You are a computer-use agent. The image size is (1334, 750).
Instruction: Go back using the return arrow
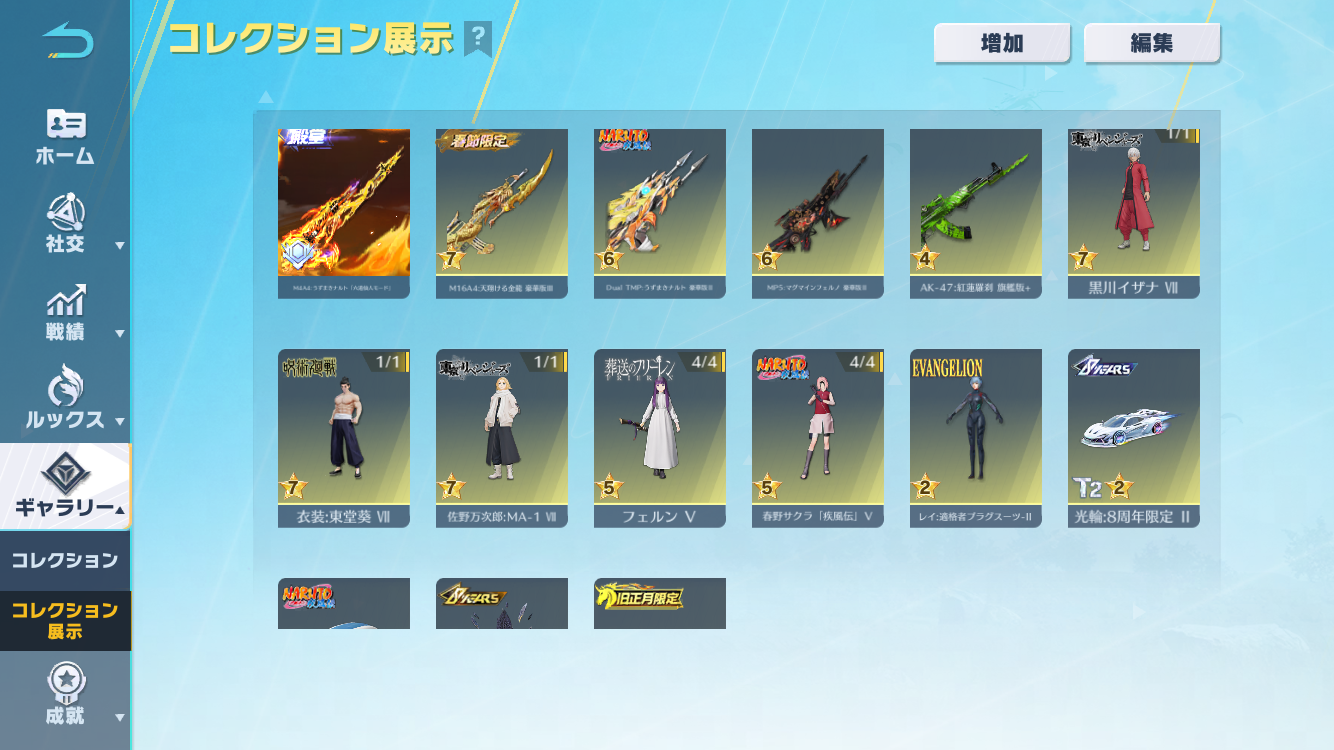[x=67, y=41]
